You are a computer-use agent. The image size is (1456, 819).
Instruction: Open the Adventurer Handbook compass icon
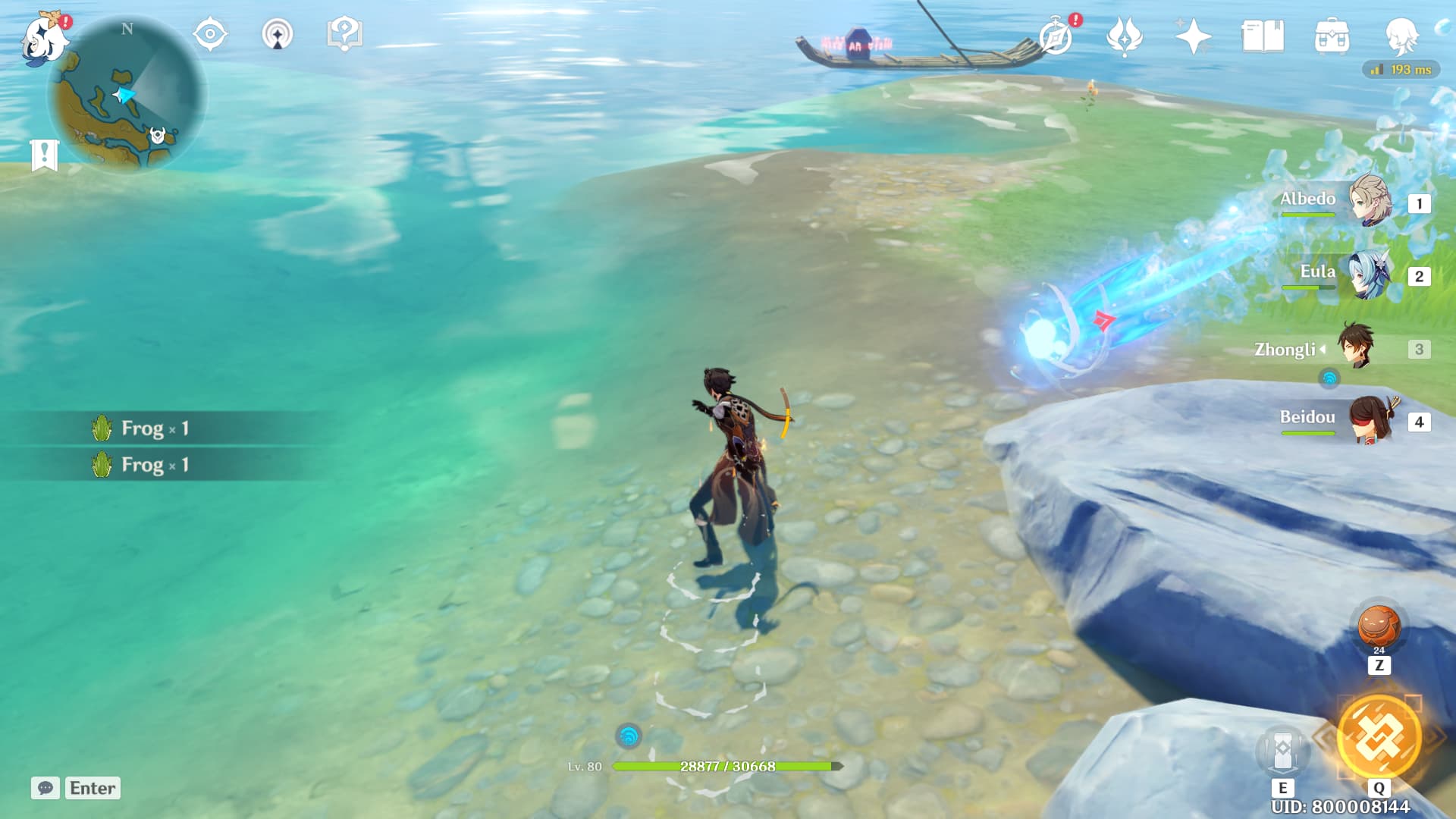pyautogui.click(x=1056, y=36)
